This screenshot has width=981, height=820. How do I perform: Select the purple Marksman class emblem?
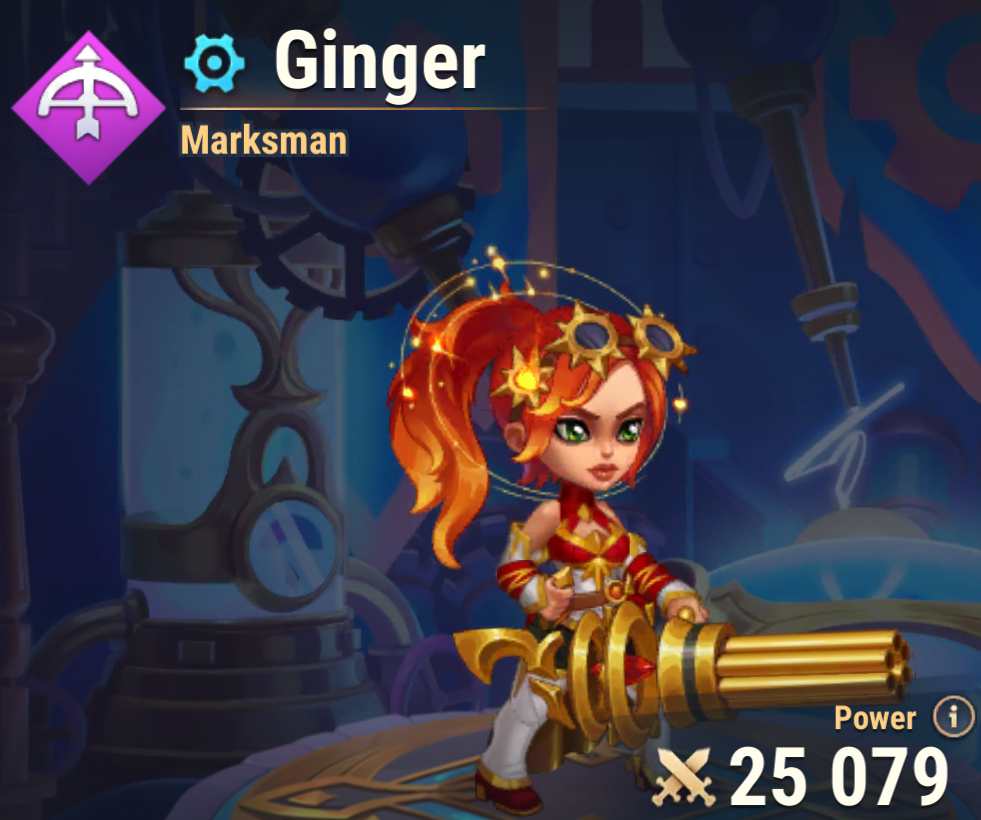point(89,107)
